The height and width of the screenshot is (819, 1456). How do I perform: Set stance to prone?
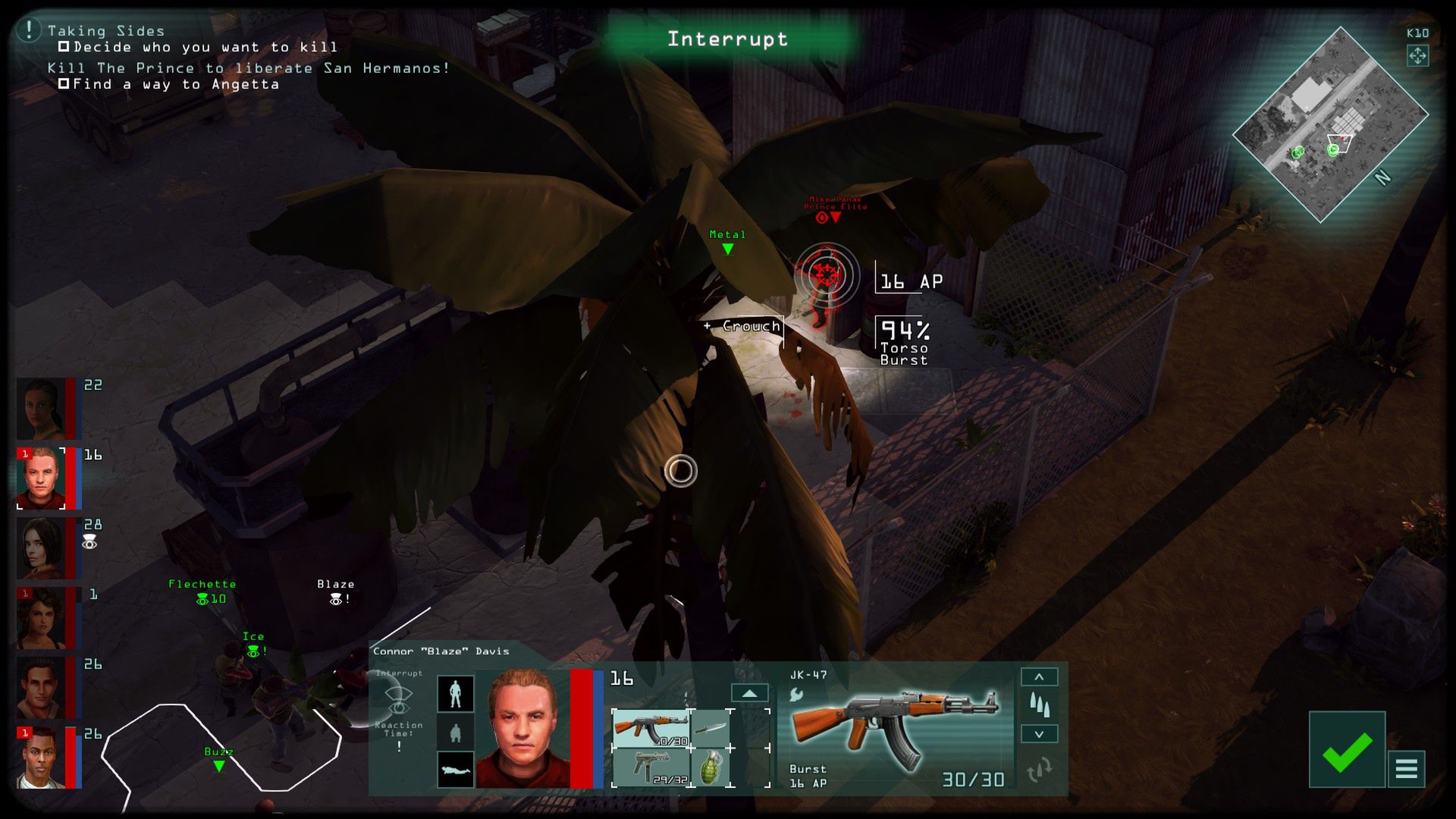[456, 770]
